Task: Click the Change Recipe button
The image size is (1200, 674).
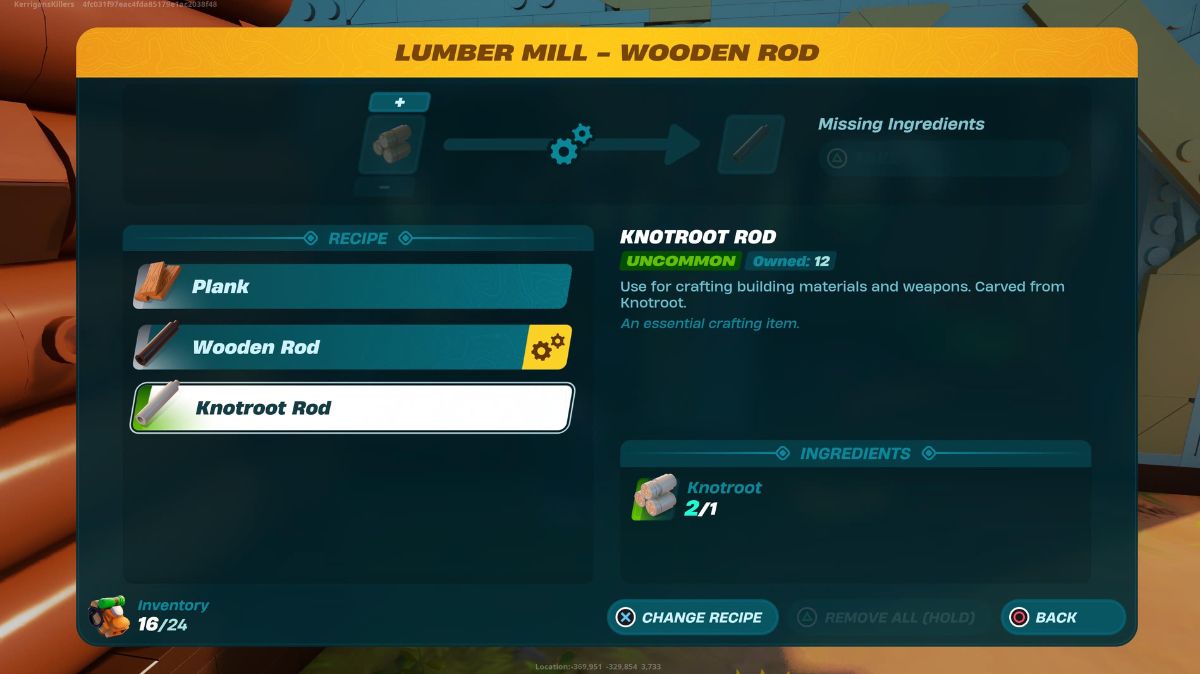Action: 692,617
